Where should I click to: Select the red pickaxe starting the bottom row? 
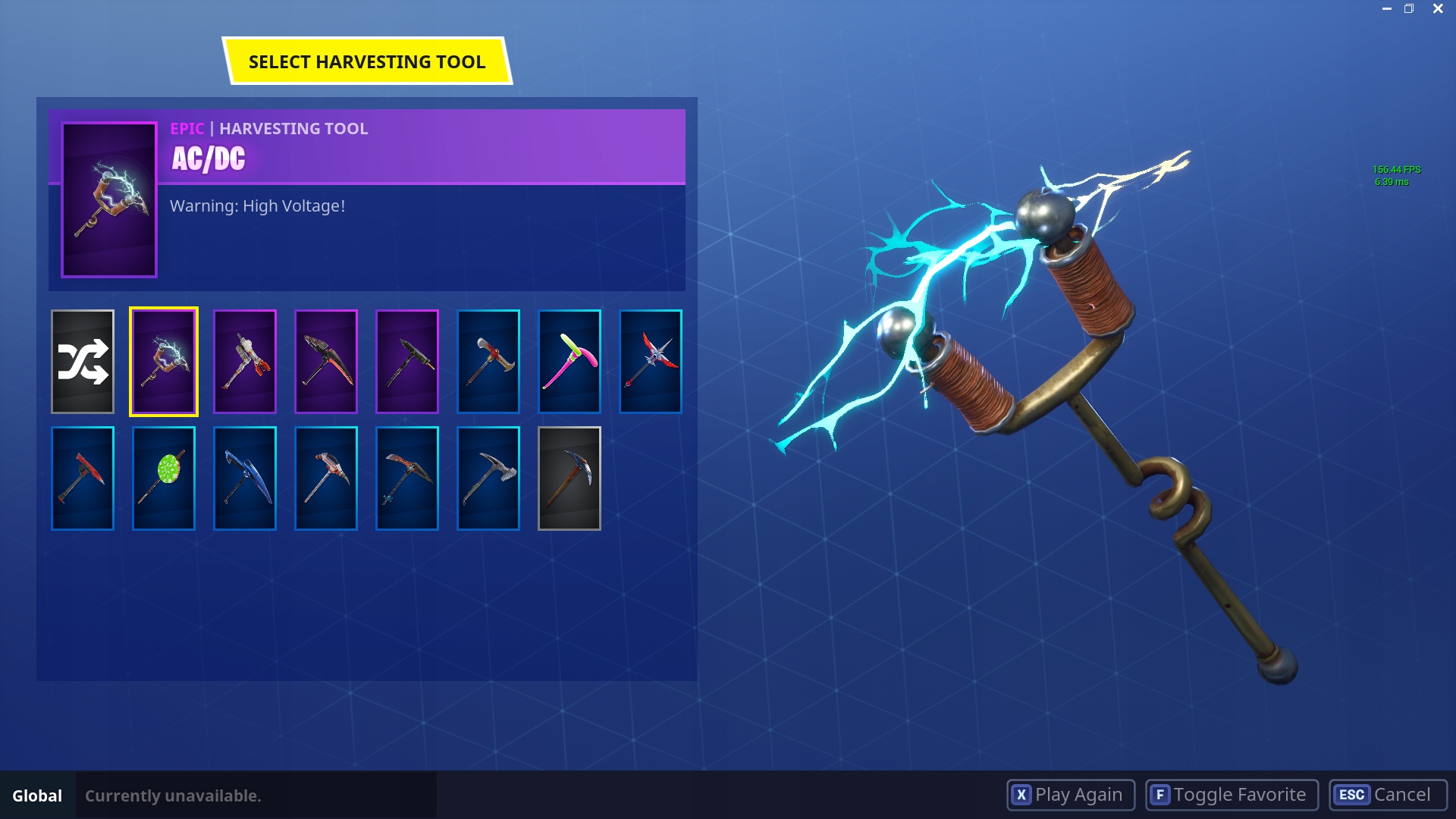tap(82, 478)
